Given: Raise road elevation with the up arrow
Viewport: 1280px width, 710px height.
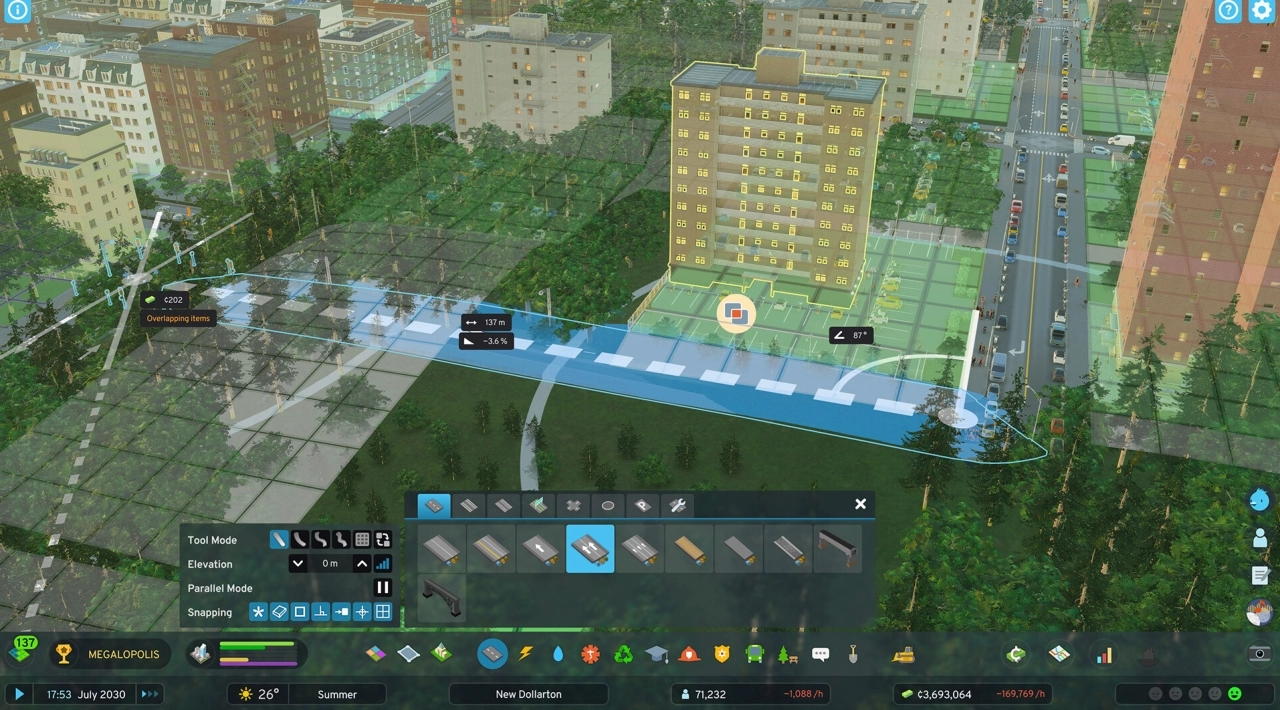Looking at the screenshot, I should click(x=362, y=564).
